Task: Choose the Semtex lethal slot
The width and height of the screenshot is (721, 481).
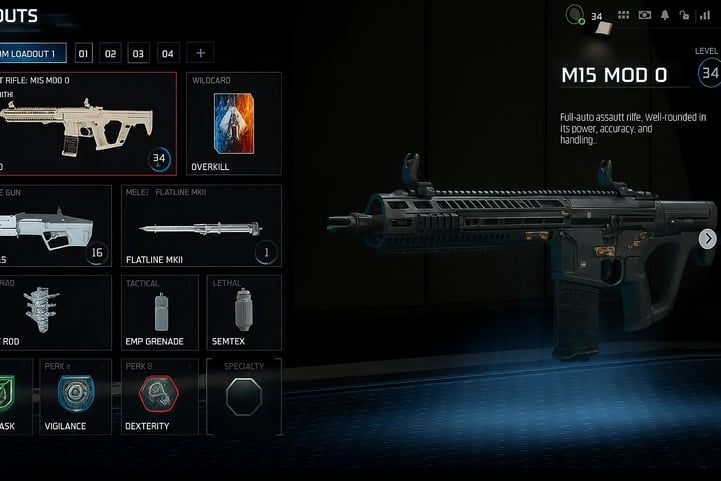Action: click(x=244, y=313)
